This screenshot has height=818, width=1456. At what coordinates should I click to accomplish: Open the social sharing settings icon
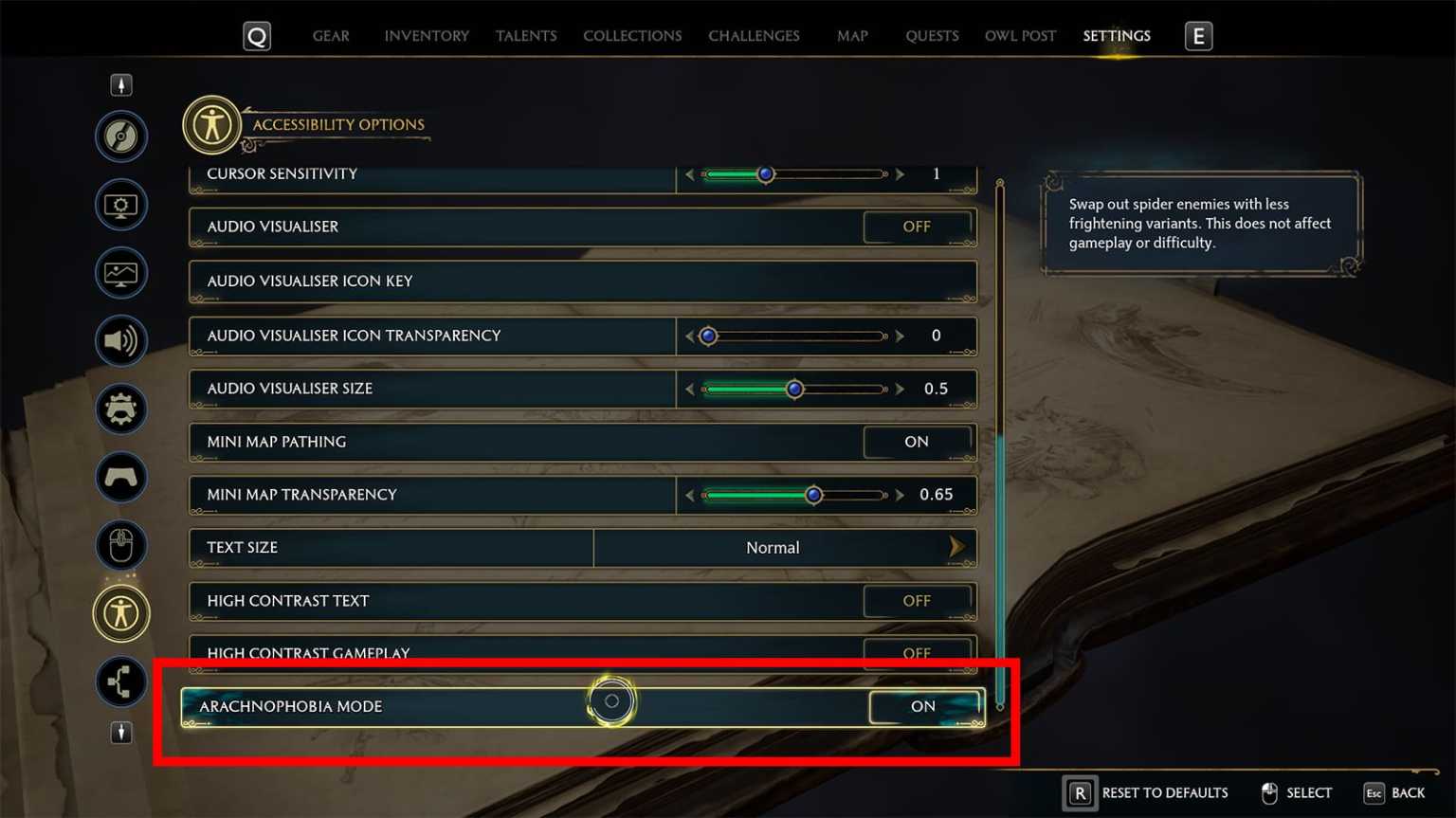click(x=120, y=682)
